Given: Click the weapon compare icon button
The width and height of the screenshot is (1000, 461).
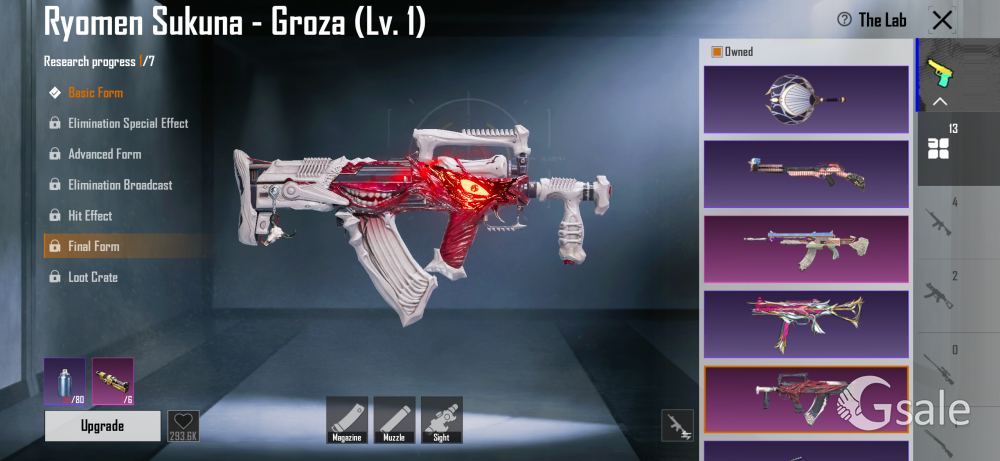Looking at the screenshot, I should coord(678,425).
